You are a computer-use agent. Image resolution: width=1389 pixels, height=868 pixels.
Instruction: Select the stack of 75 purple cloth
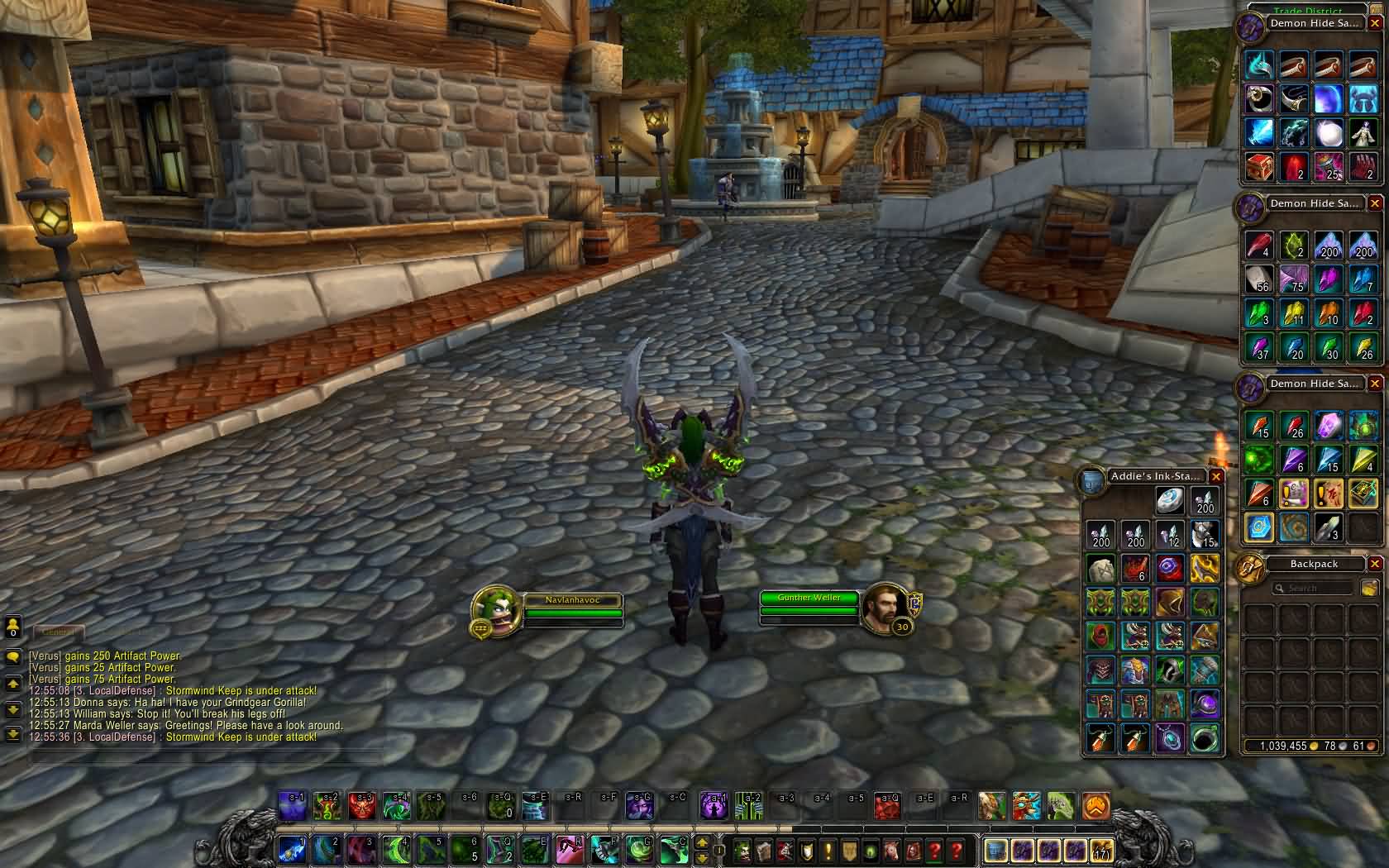click(1294, 279)
